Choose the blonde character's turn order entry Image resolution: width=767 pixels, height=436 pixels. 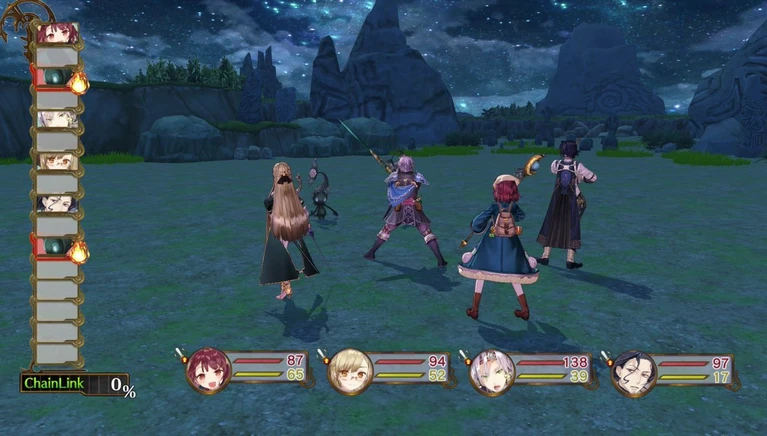click(x=56, y=161)
